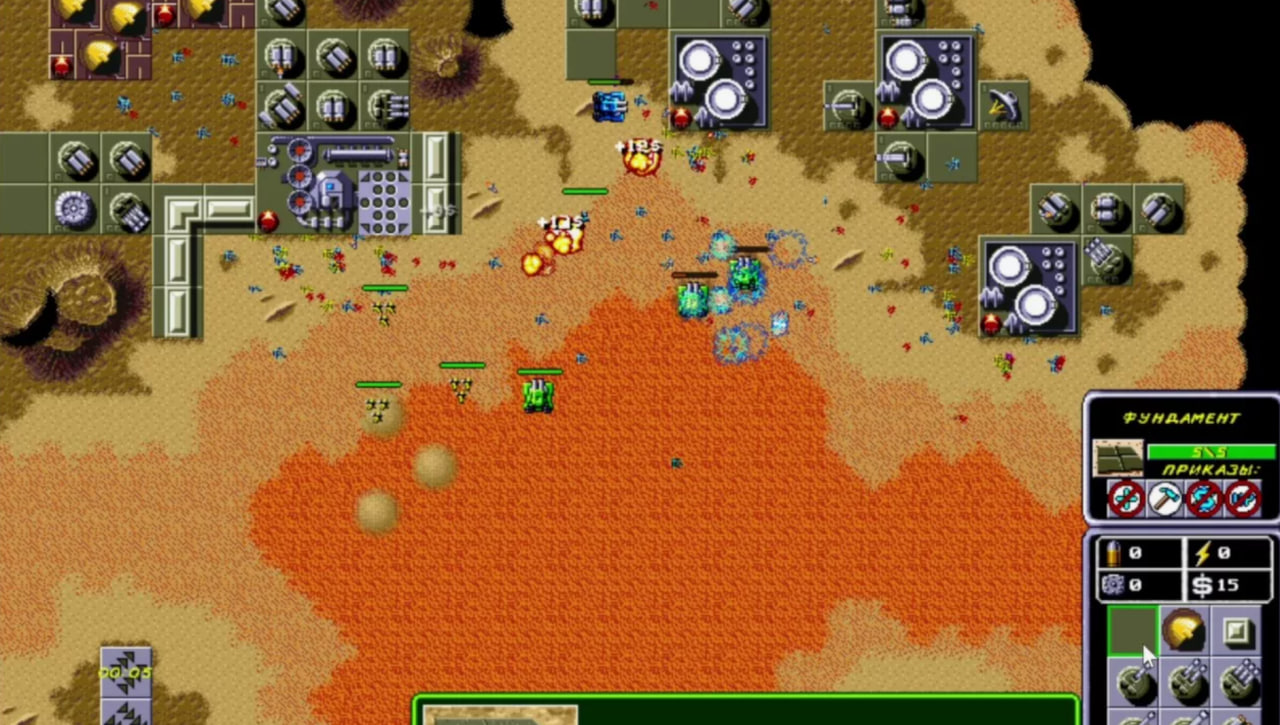The image size is (1280, 725).
Task: Choose the yellow dome building icon
Action: tap(1184, 631)
